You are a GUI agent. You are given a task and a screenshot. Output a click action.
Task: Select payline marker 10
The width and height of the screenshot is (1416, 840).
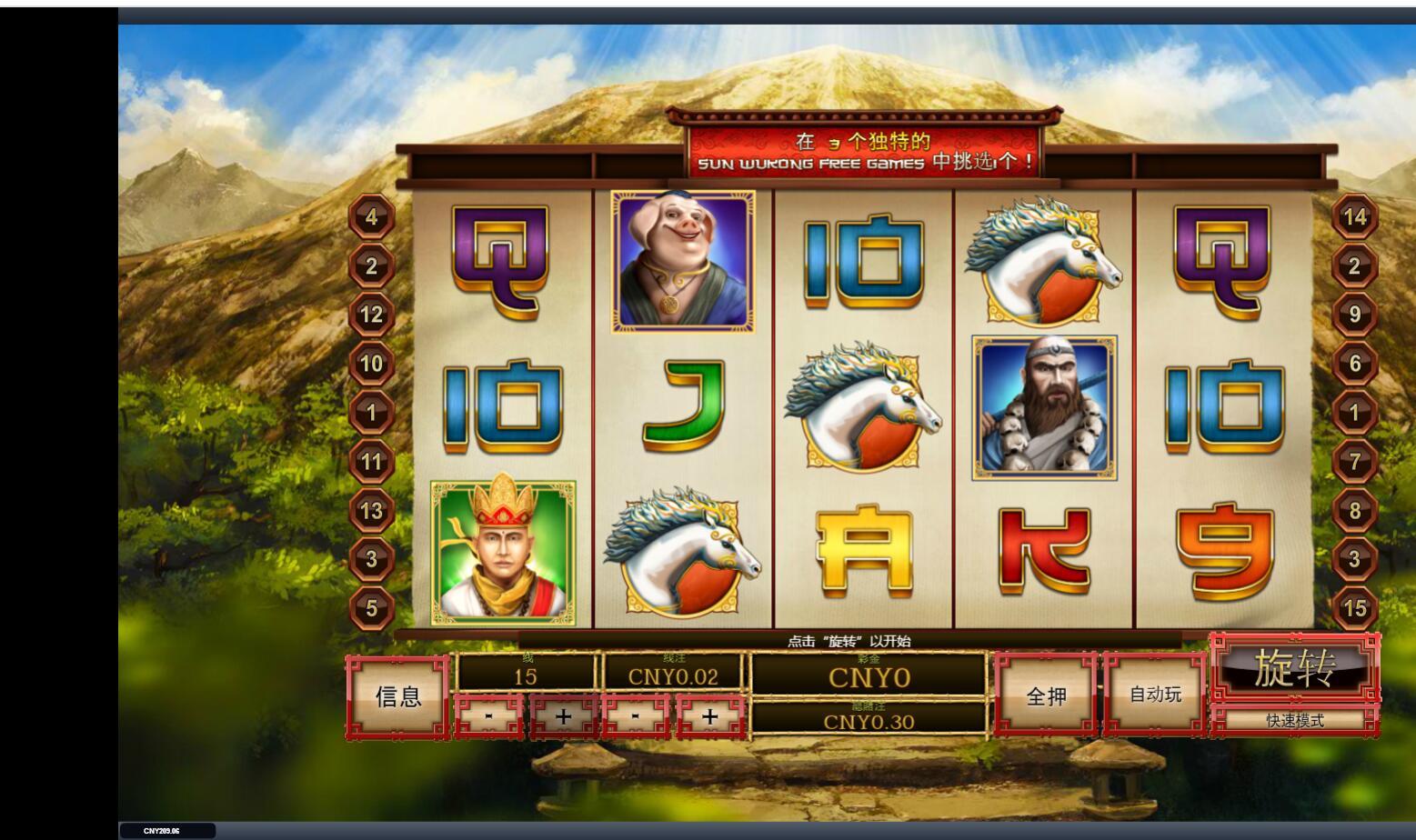(371, 365)
